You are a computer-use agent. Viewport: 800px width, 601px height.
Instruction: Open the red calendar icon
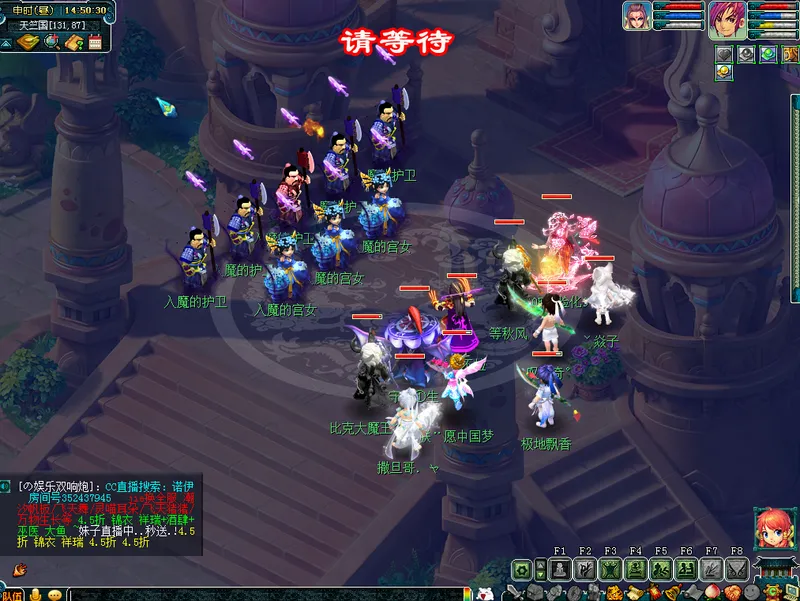click(x=95, y=42)
